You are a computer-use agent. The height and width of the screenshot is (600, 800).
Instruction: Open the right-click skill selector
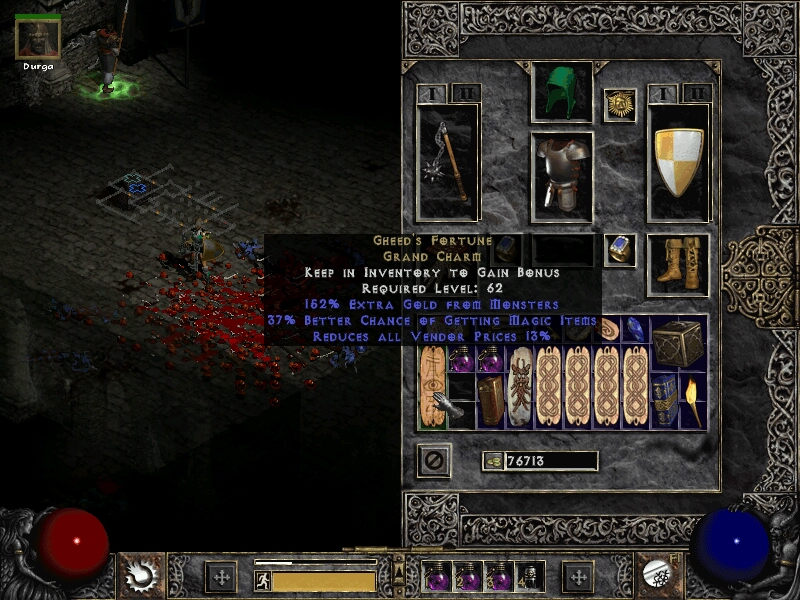[x=661, y=575]
